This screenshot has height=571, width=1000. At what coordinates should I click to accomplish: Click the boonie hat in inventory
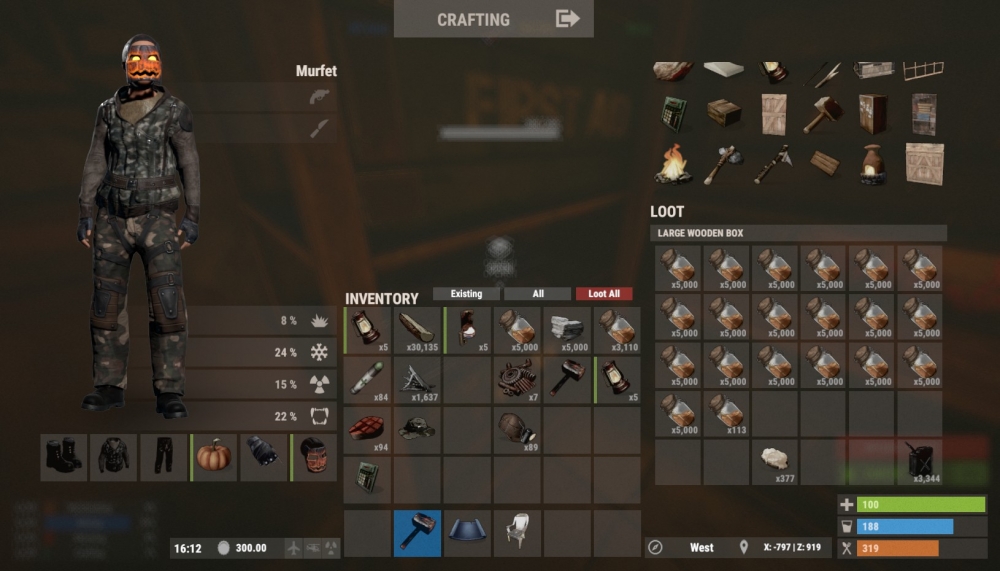tap(418, 430)
